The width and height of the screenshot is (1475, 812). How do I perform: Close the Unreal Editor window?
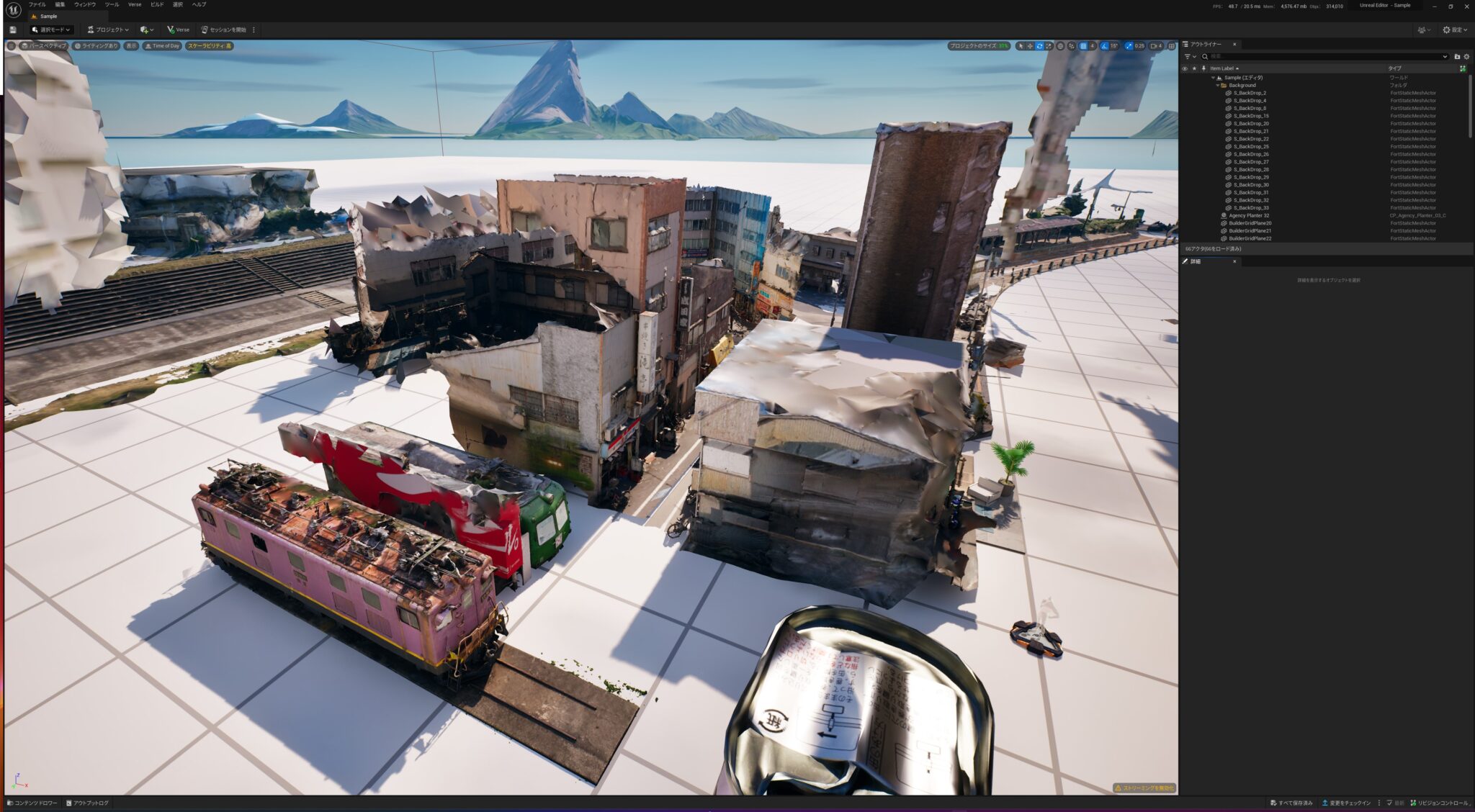[1466, 6]
